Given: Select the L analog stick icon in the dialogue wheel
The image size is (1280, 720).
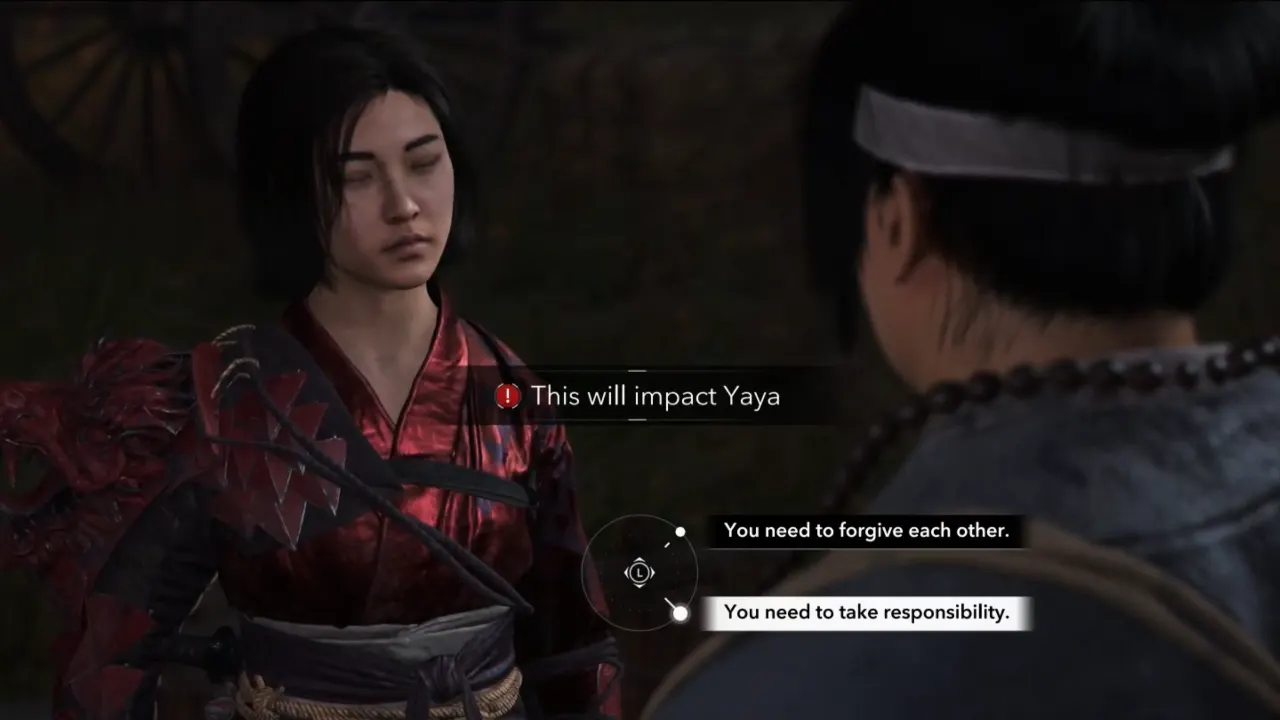Looking at the screenshot, I should [x=640, y=572].
